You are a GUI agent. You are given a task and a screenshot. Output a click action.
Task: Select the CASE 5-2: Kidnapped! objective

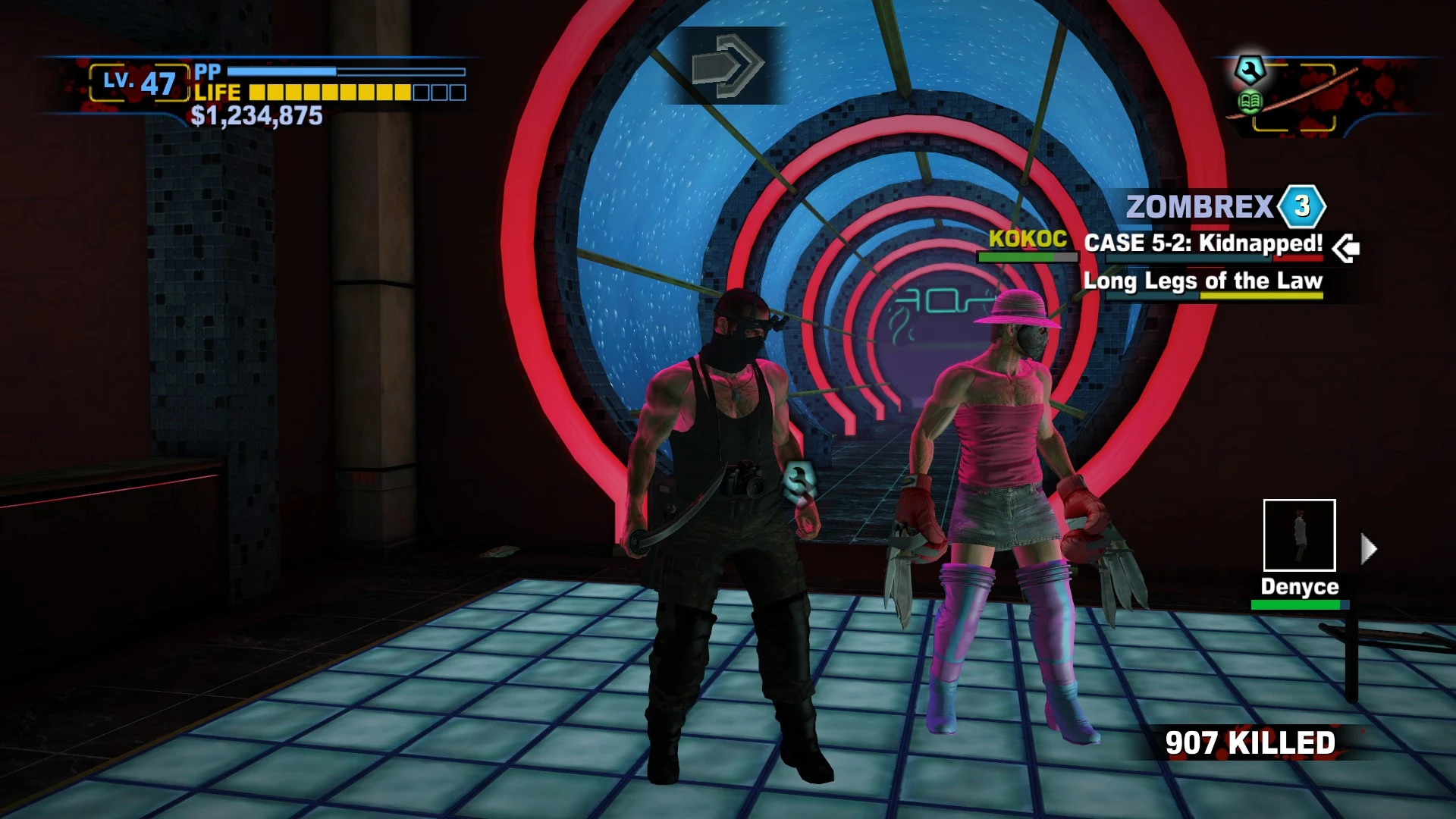[x=1203, y=243]
